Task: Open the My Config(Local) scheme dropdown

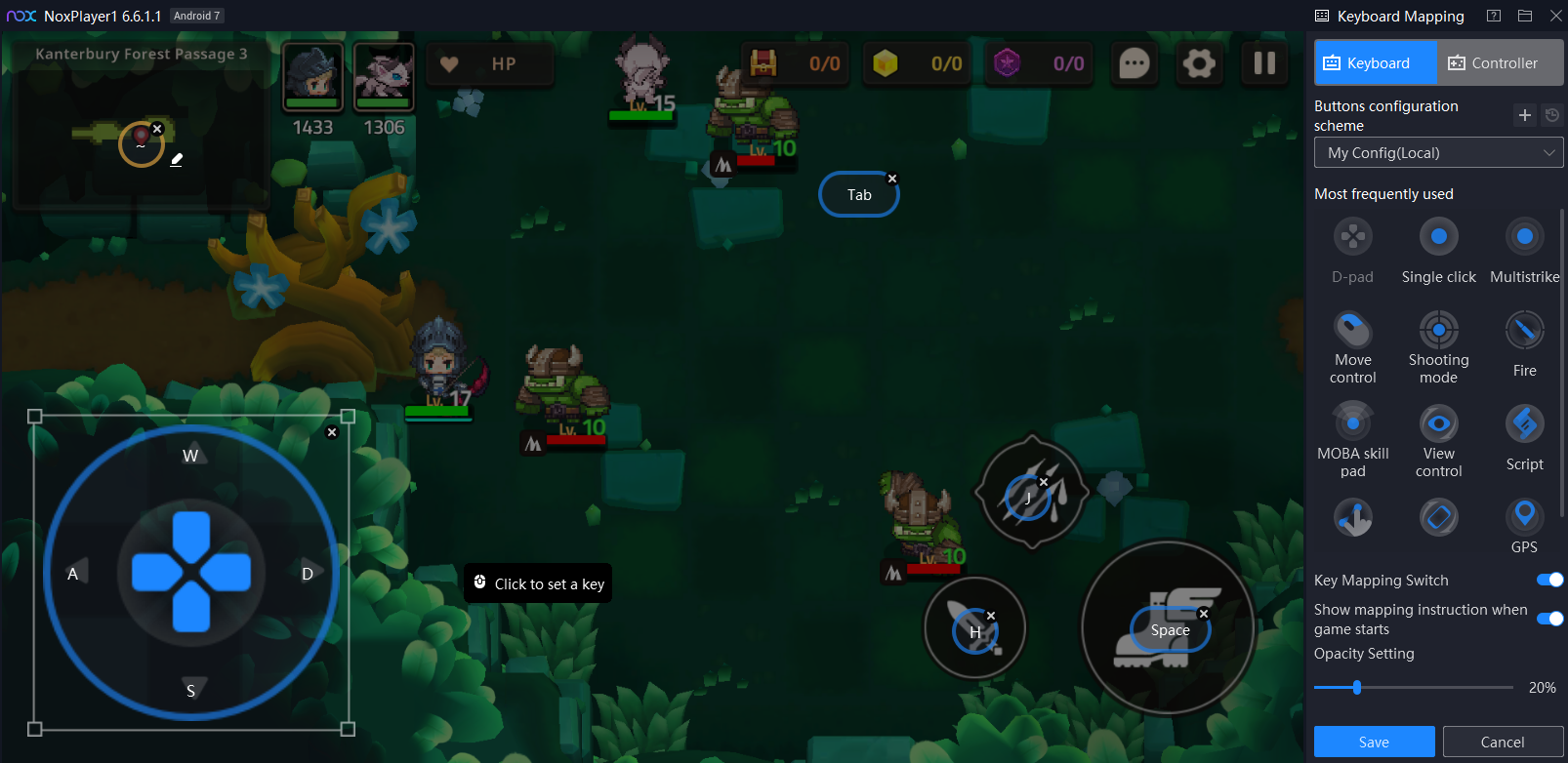Action: tap(1438, 153)
